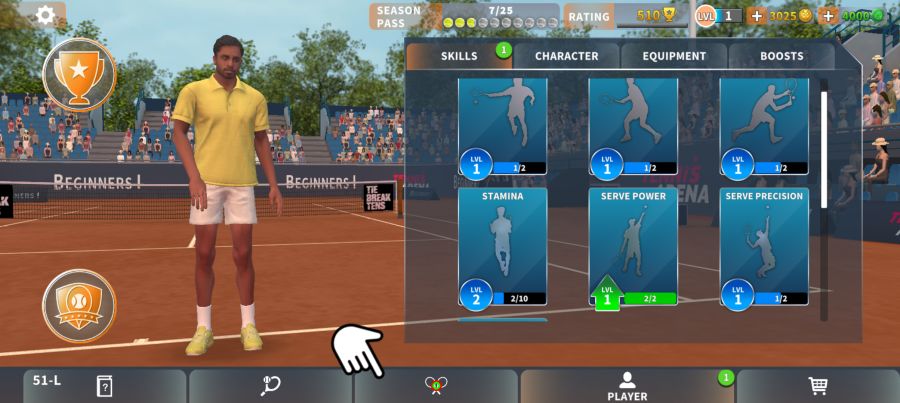Open the shopping cart store
The height and width of the screenshot is (403, 900).
coord(817,386)
